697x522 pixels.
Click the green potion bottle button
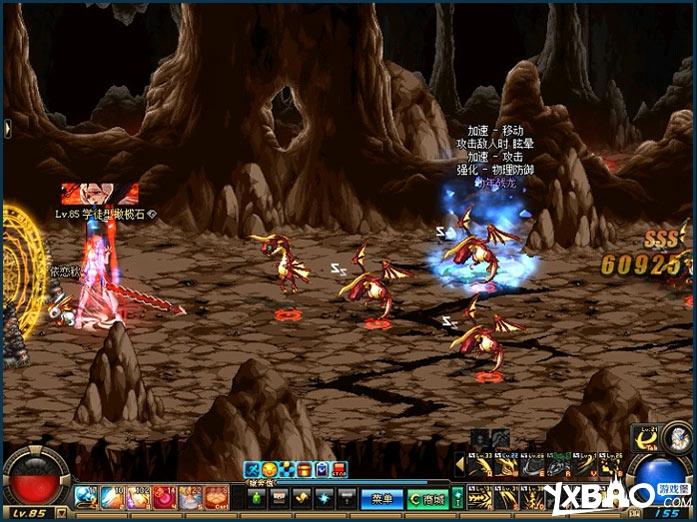tap(257, 497)
